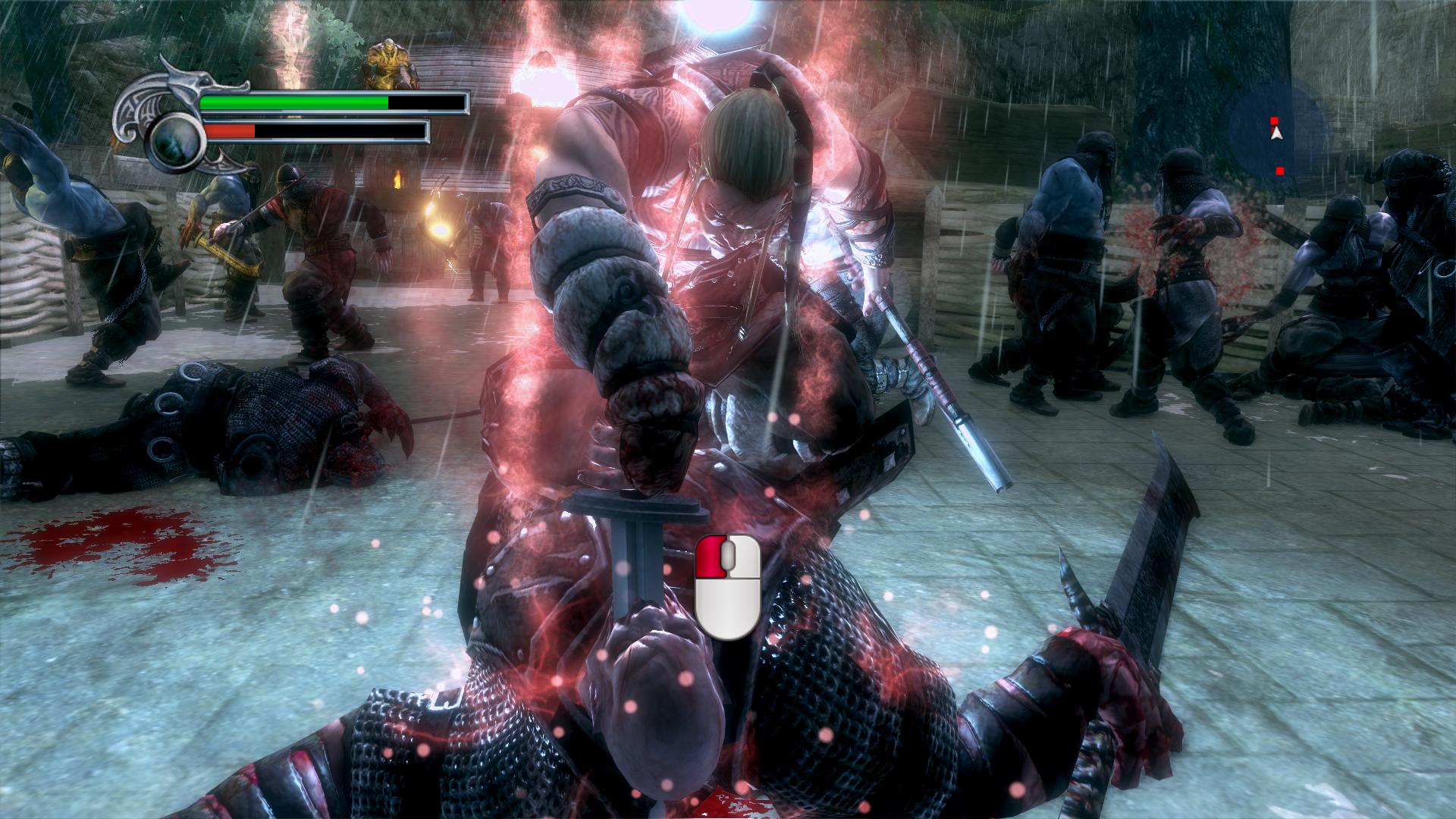The height and width of the screenshot is (819, 1456).
Task: Click the circular minimap radar
Action: (x=1276, y=133)
